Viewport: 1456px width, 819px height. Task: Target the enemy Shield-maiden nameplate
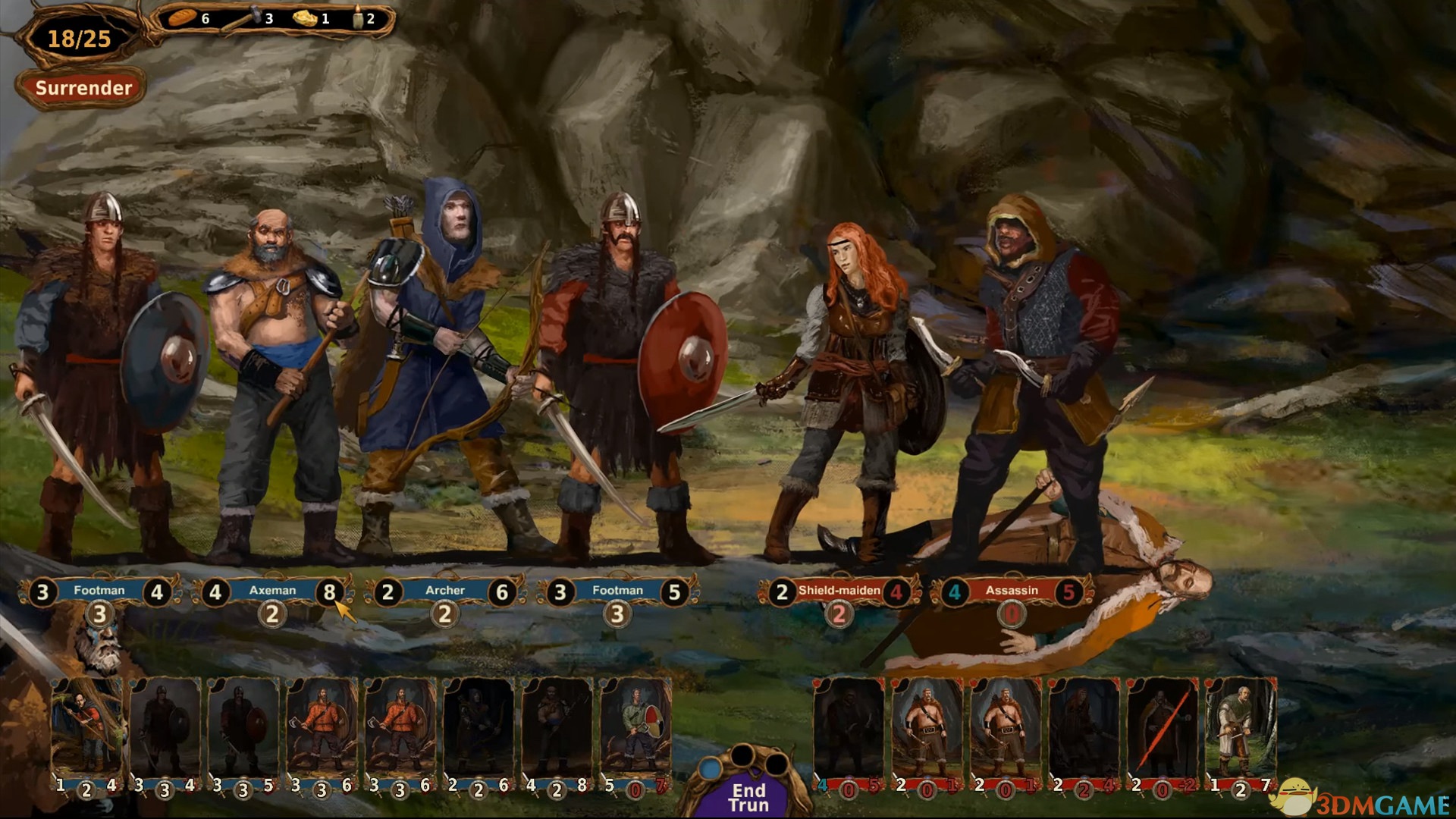839,591
